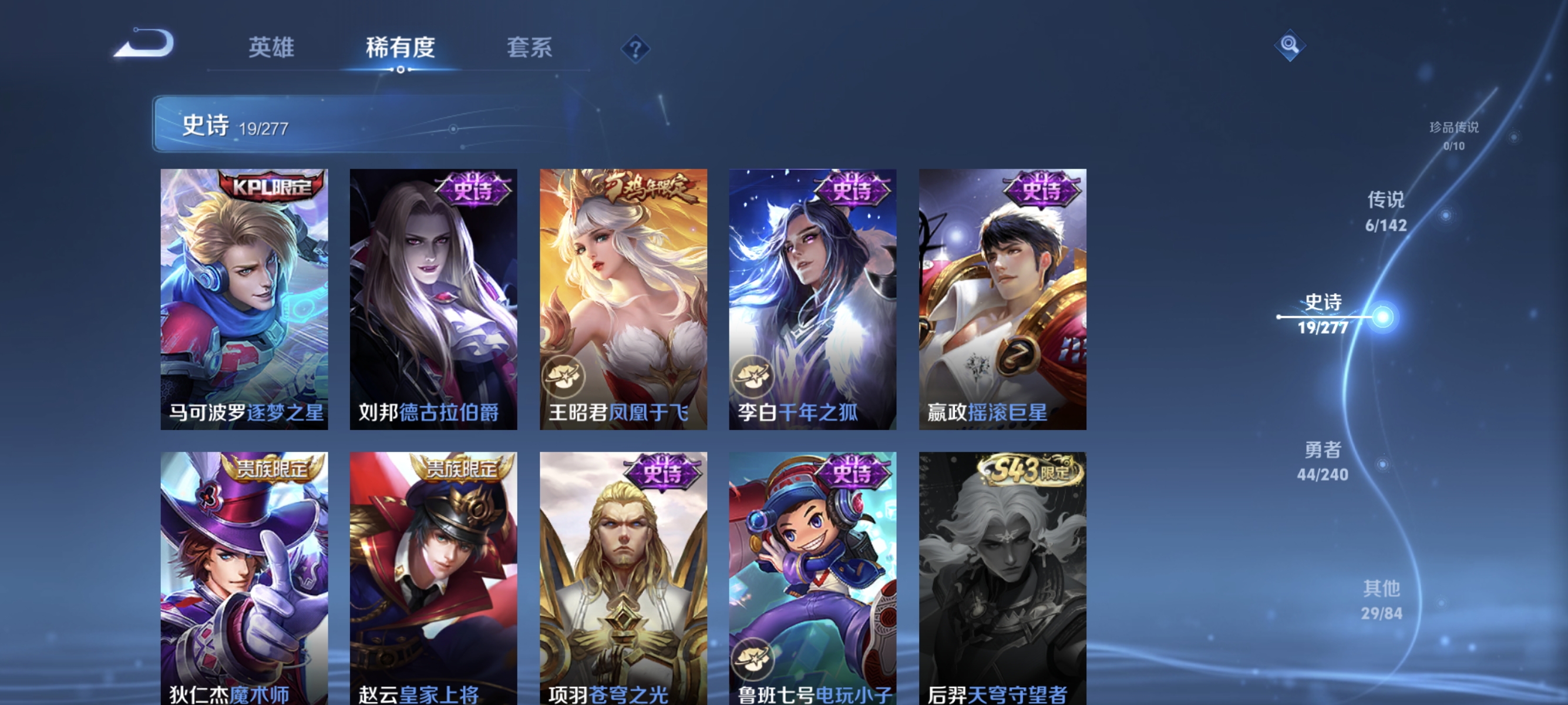Click the question mark help icon

(x=636, y=49)
